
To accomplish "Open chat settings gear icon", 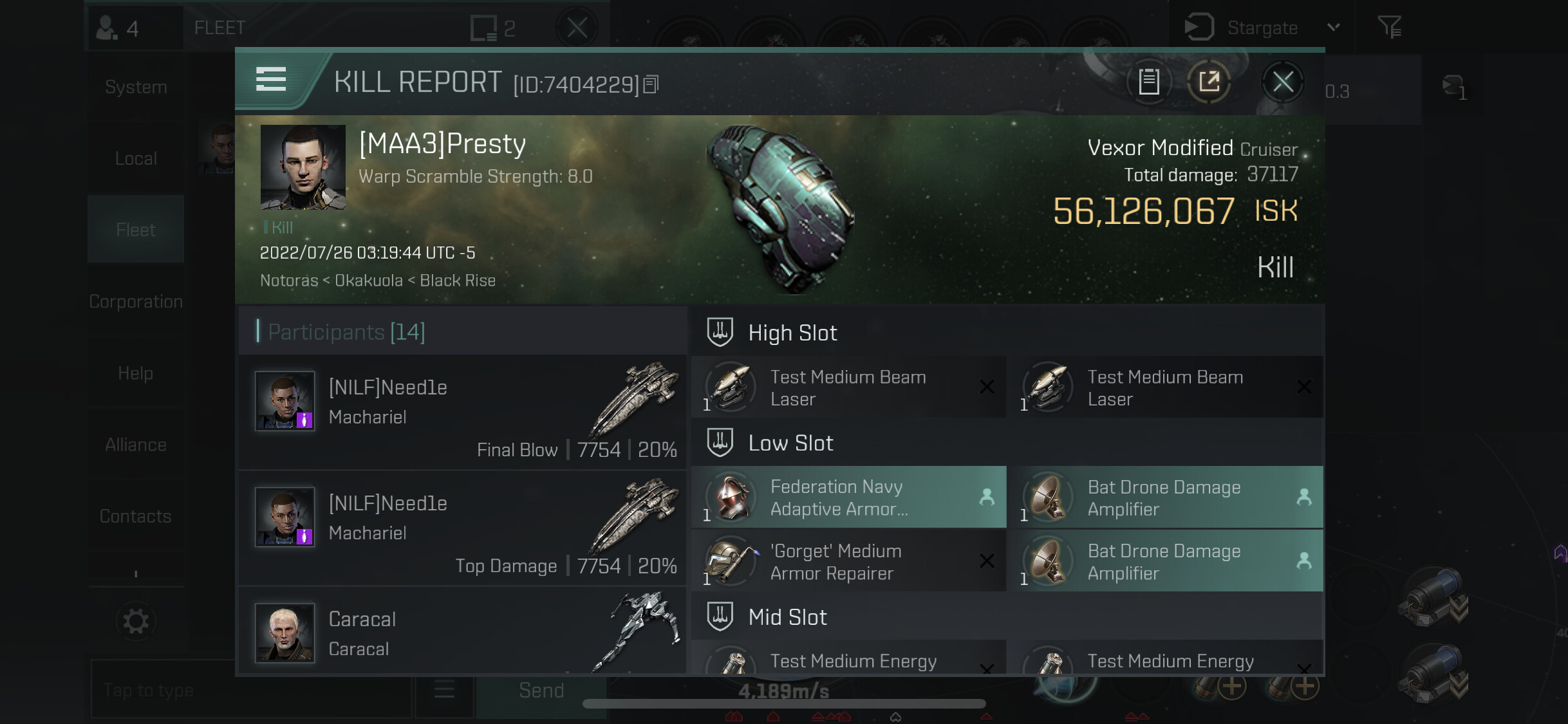I will point(136,621).
